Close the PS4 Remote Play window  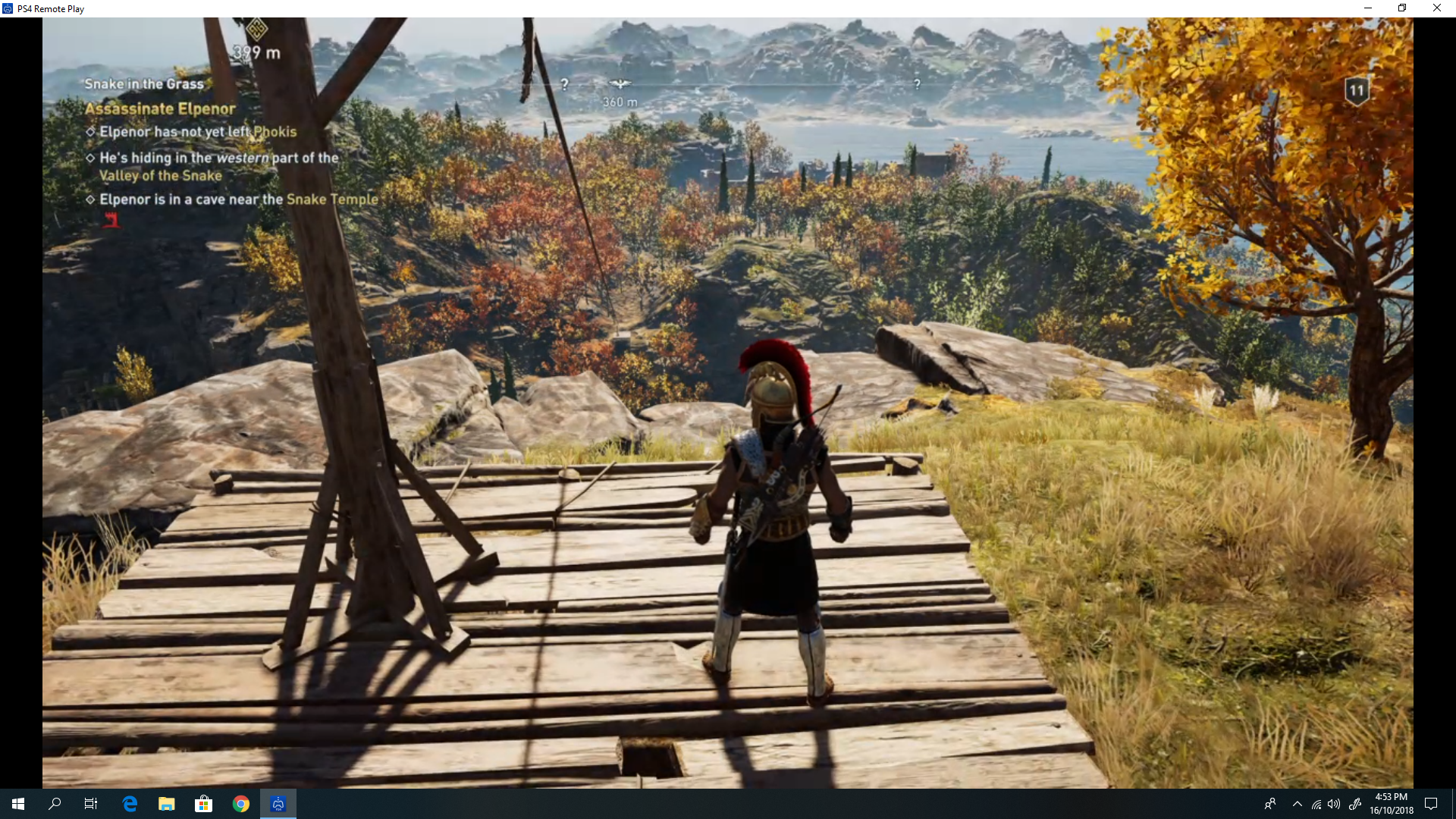(x=1436, y=8)
